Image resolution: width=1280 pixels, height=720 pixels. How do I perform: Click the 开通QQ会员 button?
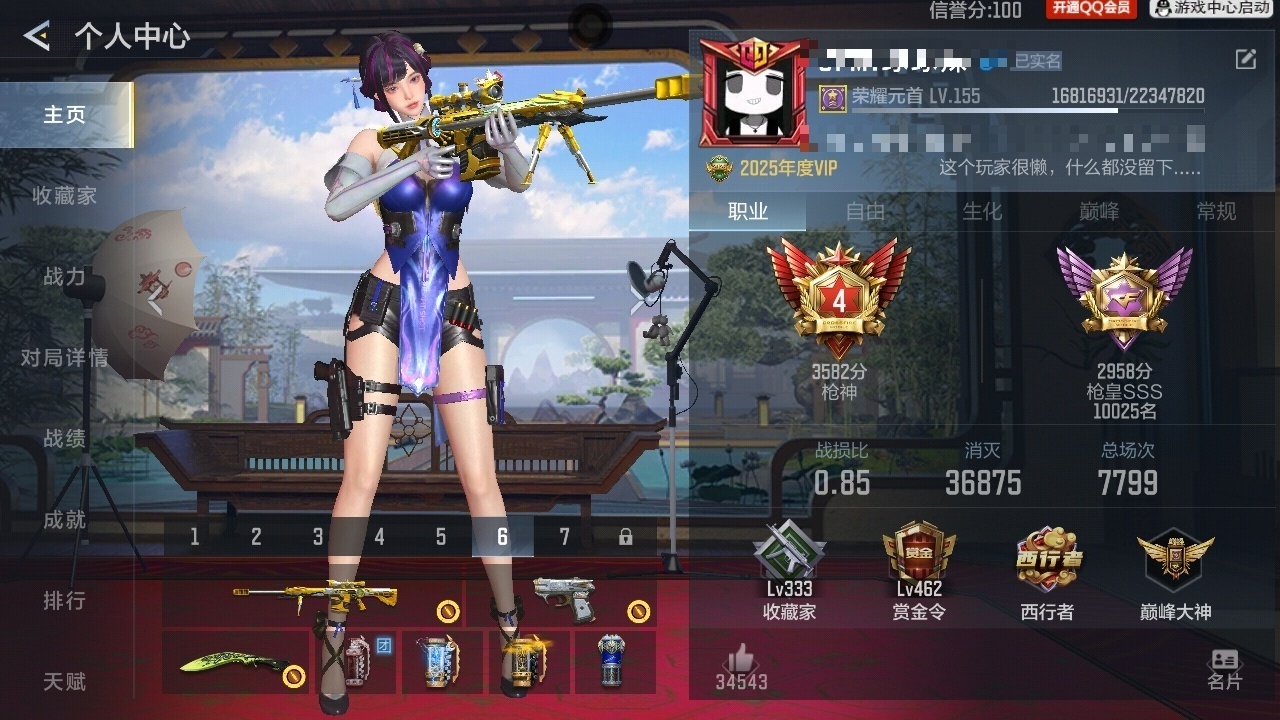point(1090,9)
